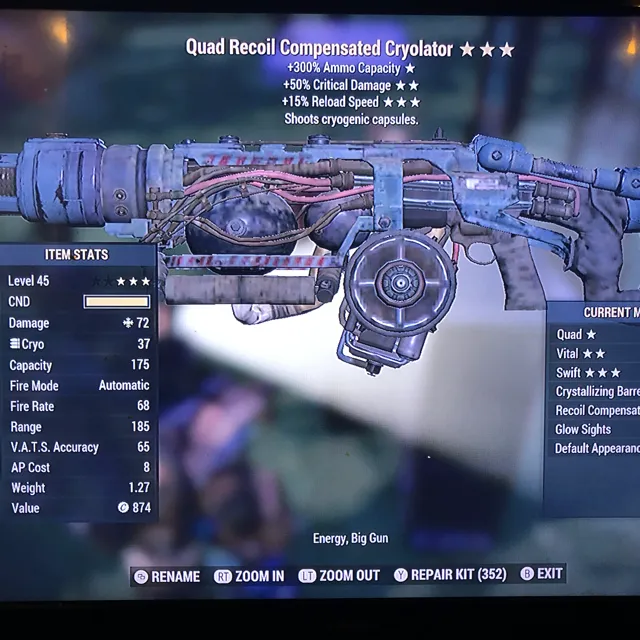Exit the weapon inspect screen
The height and width of the screenshot is (640, 640).
click(542, 574)
